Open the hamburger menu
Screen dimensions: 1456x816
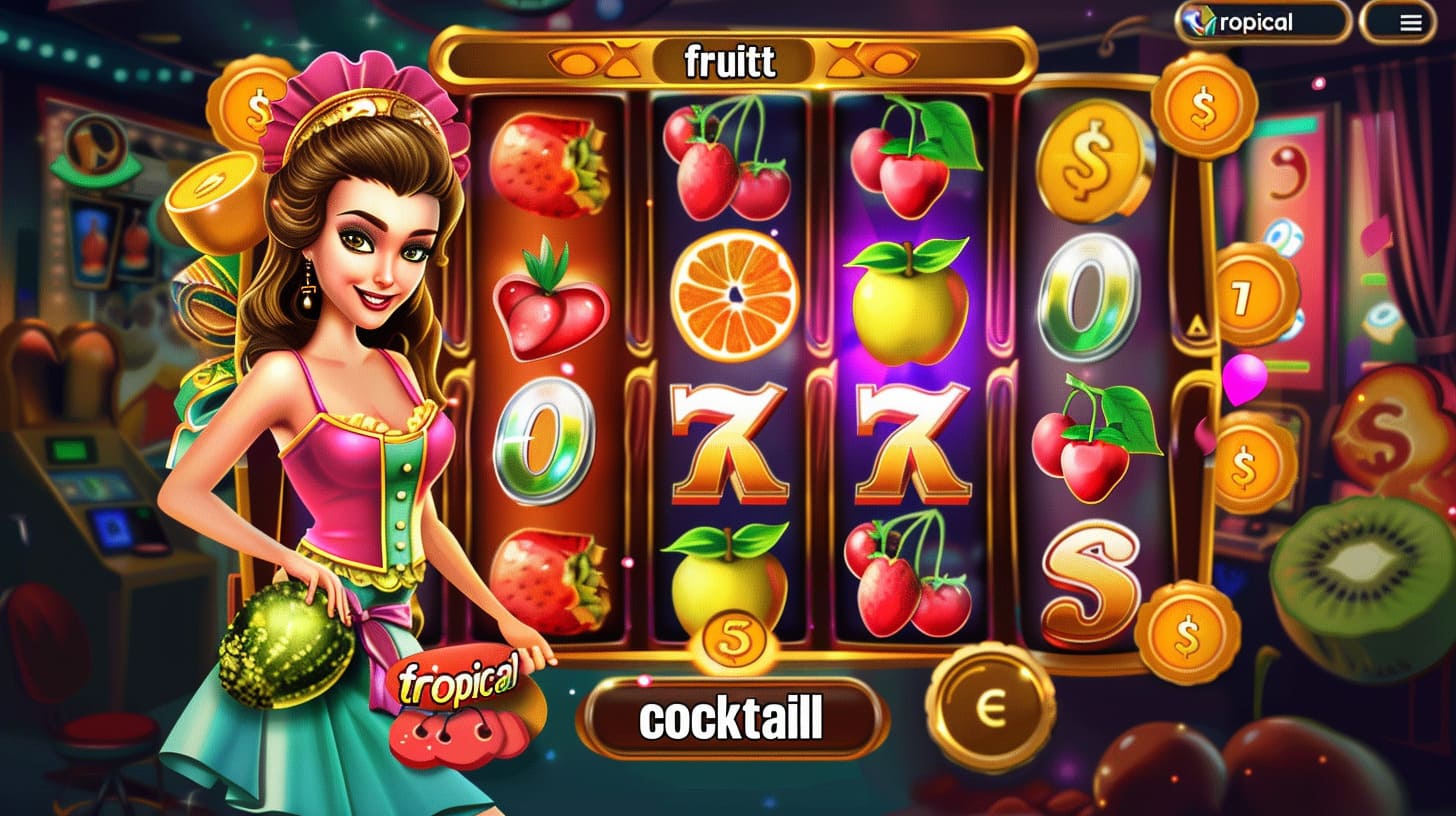pos(1410,23)
